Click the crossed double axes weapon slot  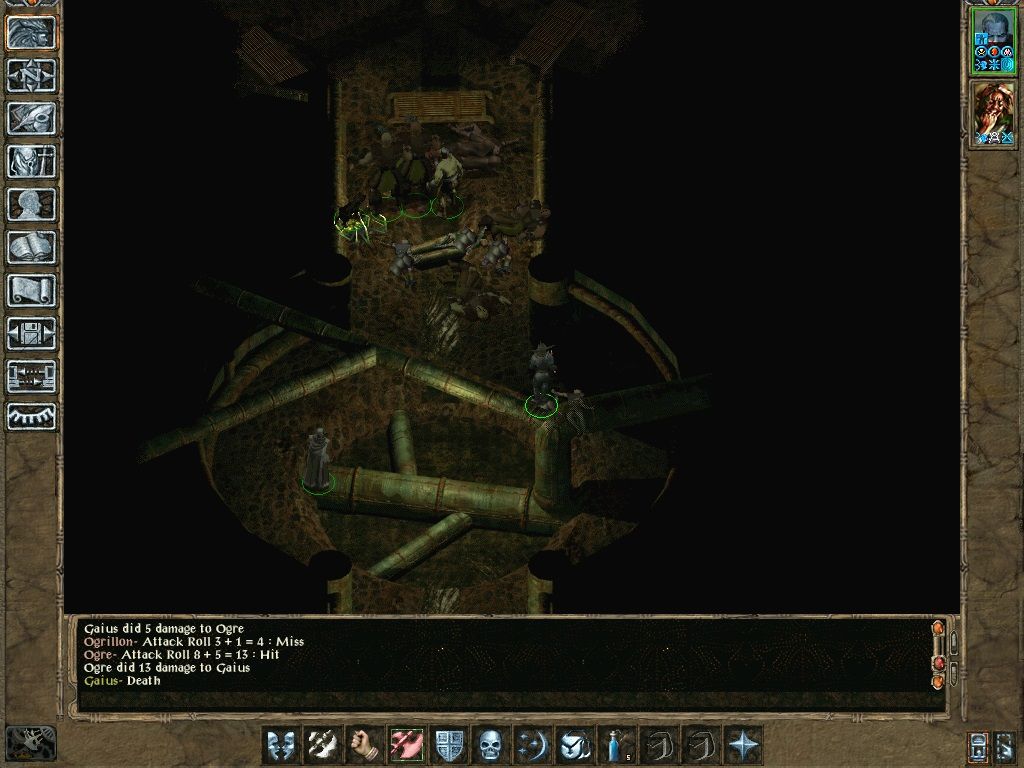click(x=324, y=745)
